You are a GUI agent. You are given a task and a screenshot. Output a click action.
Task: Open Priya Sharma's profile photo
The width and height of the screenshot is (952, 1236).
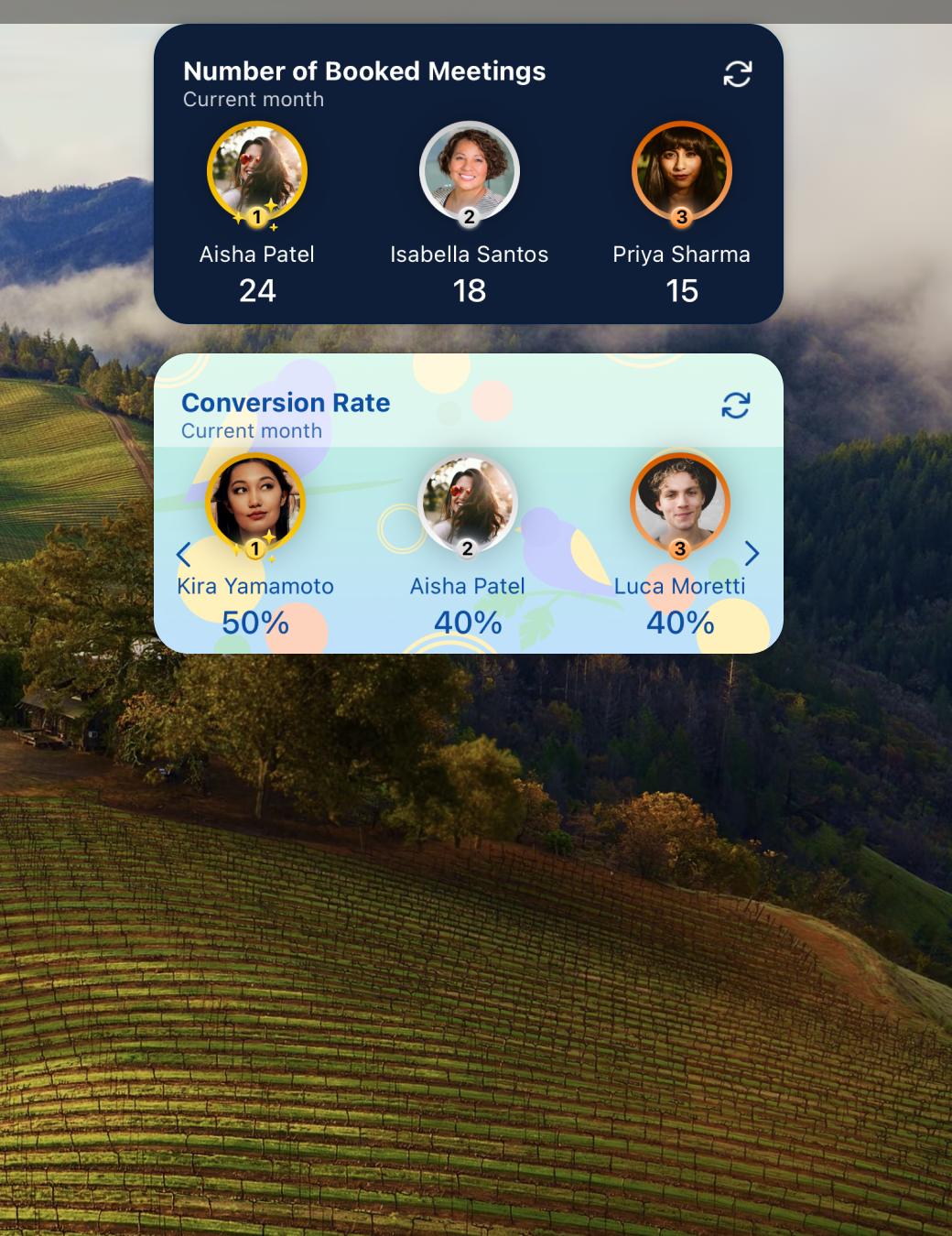(681, 171)
